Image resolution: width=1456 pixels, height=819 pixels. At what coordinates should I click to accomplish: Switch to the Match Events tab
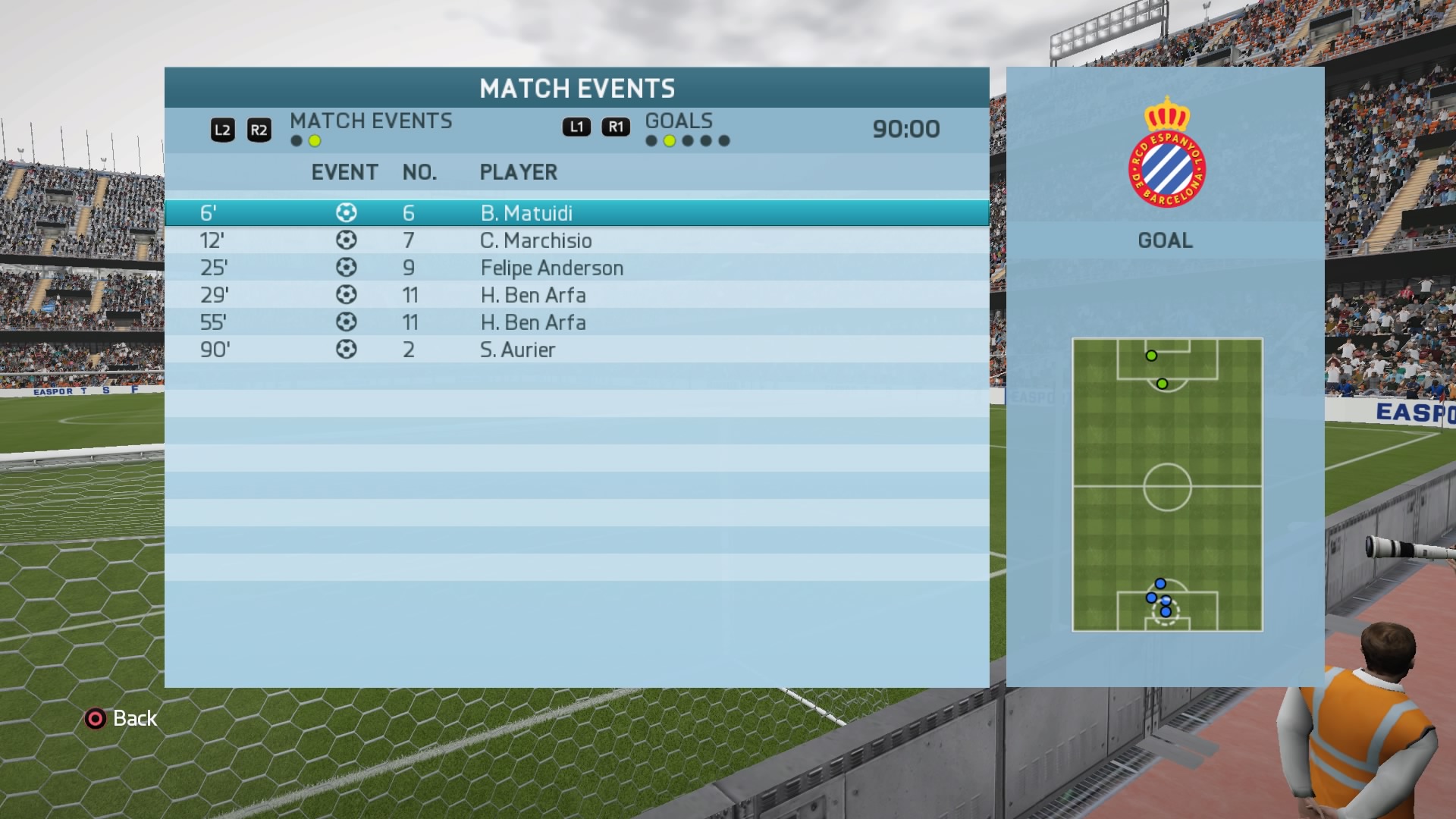370,121
